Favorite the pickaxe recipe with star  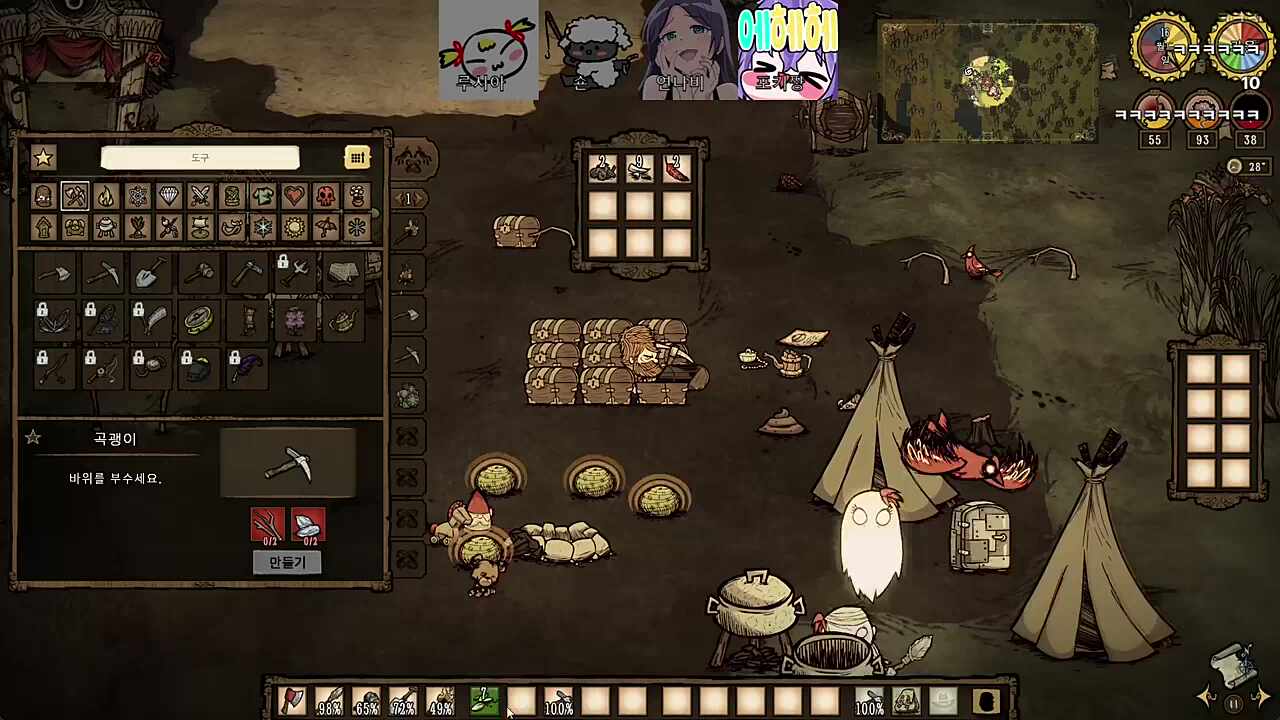pos(33,438)
